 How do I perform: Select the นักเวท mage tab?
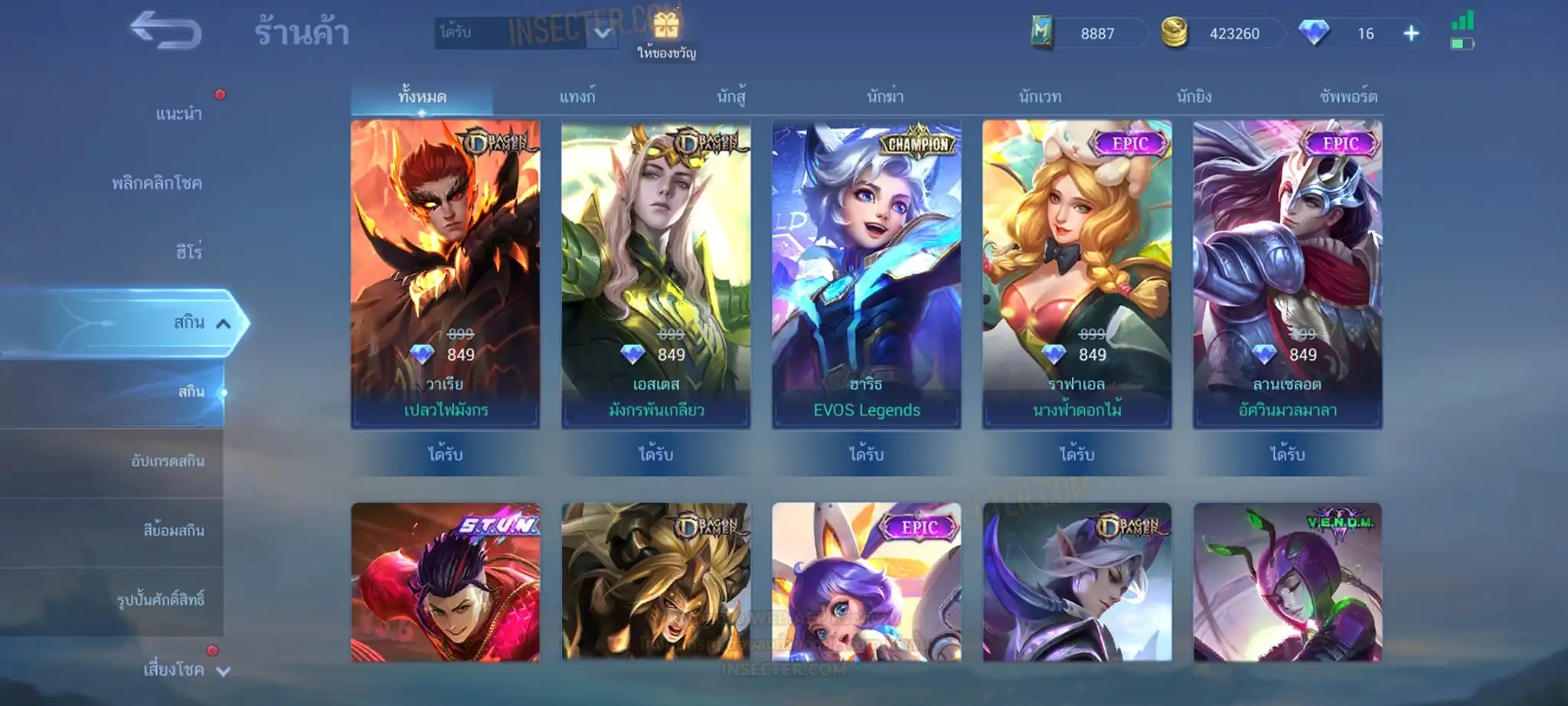(x=1040, y=96)
